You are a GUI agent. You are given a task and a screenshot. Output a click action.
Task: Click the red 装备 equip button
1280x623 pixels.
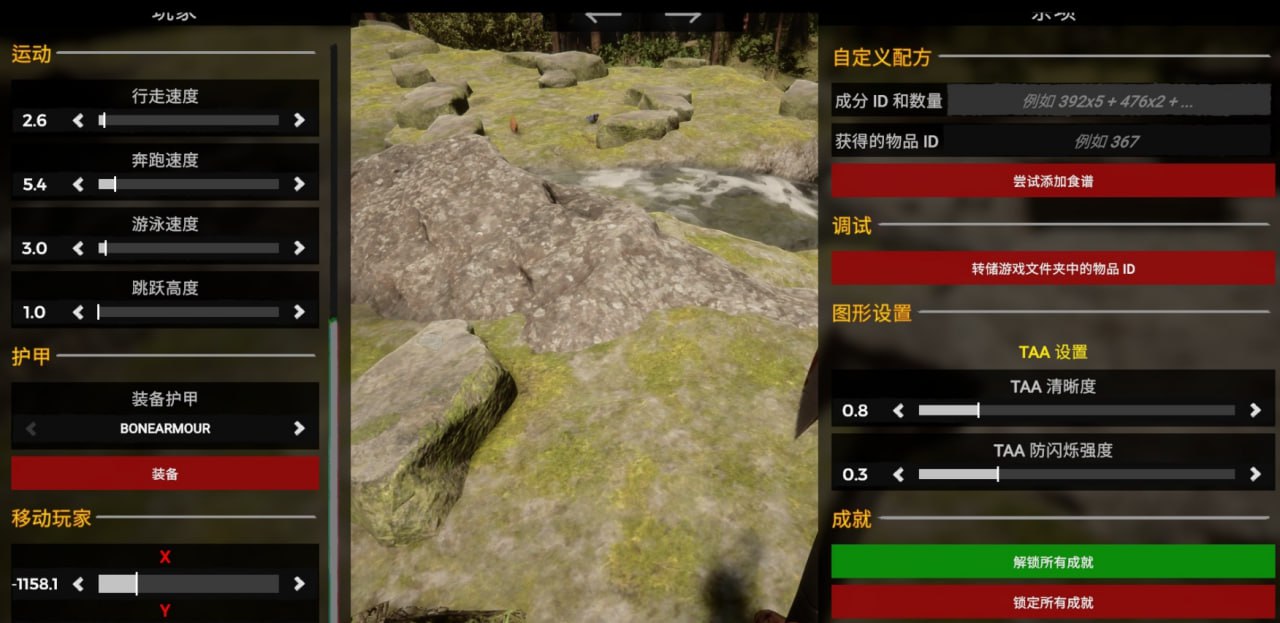click(165, 474)
